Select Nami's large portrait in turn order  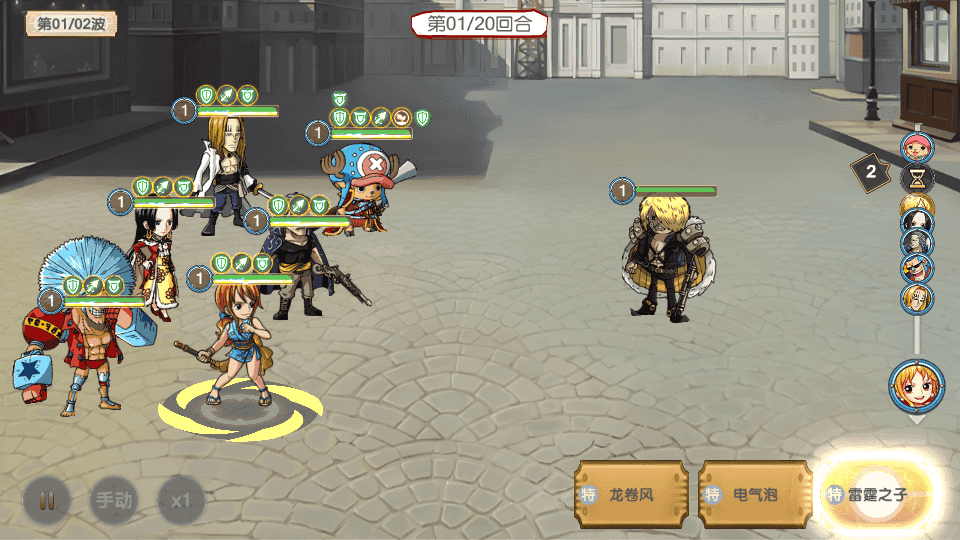coord(916,384)
